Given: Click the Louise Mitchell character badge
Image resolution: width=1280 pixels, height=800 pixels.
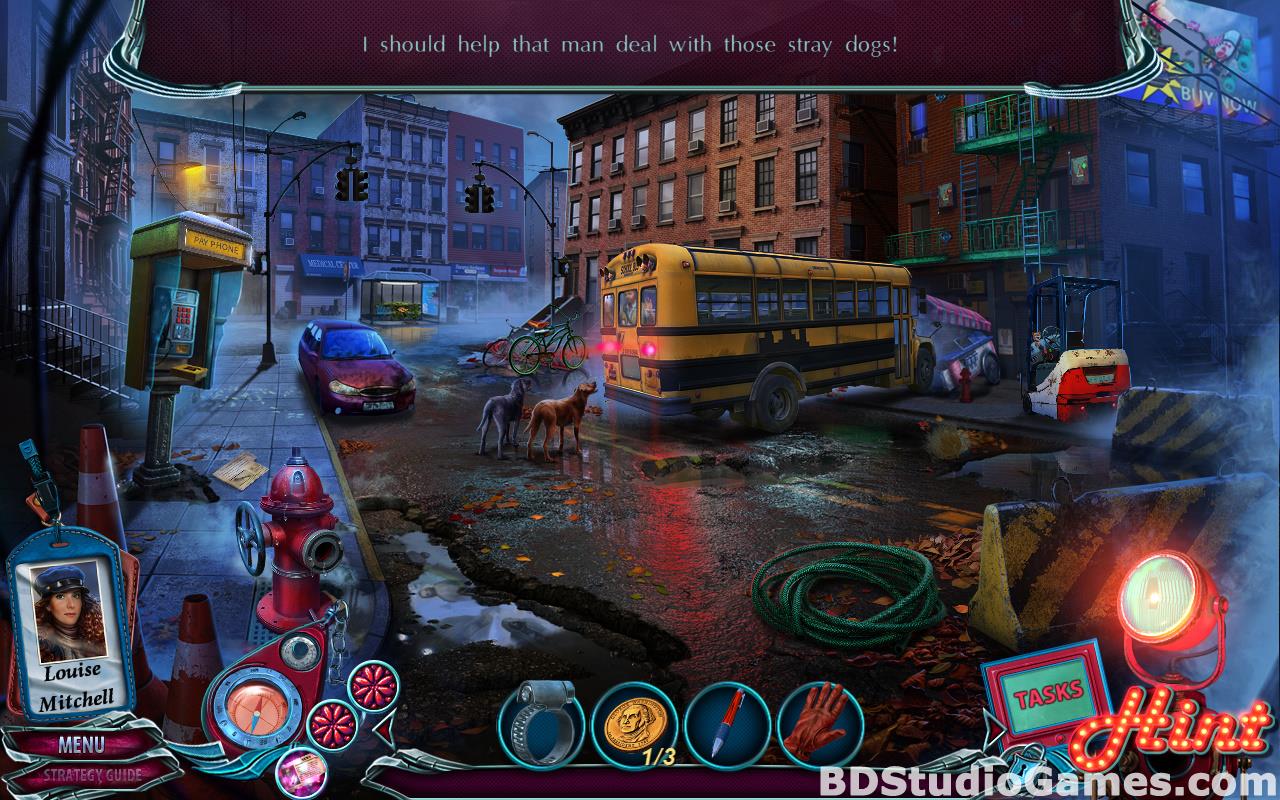Looking at the screenshot, I should pos(73,632).
